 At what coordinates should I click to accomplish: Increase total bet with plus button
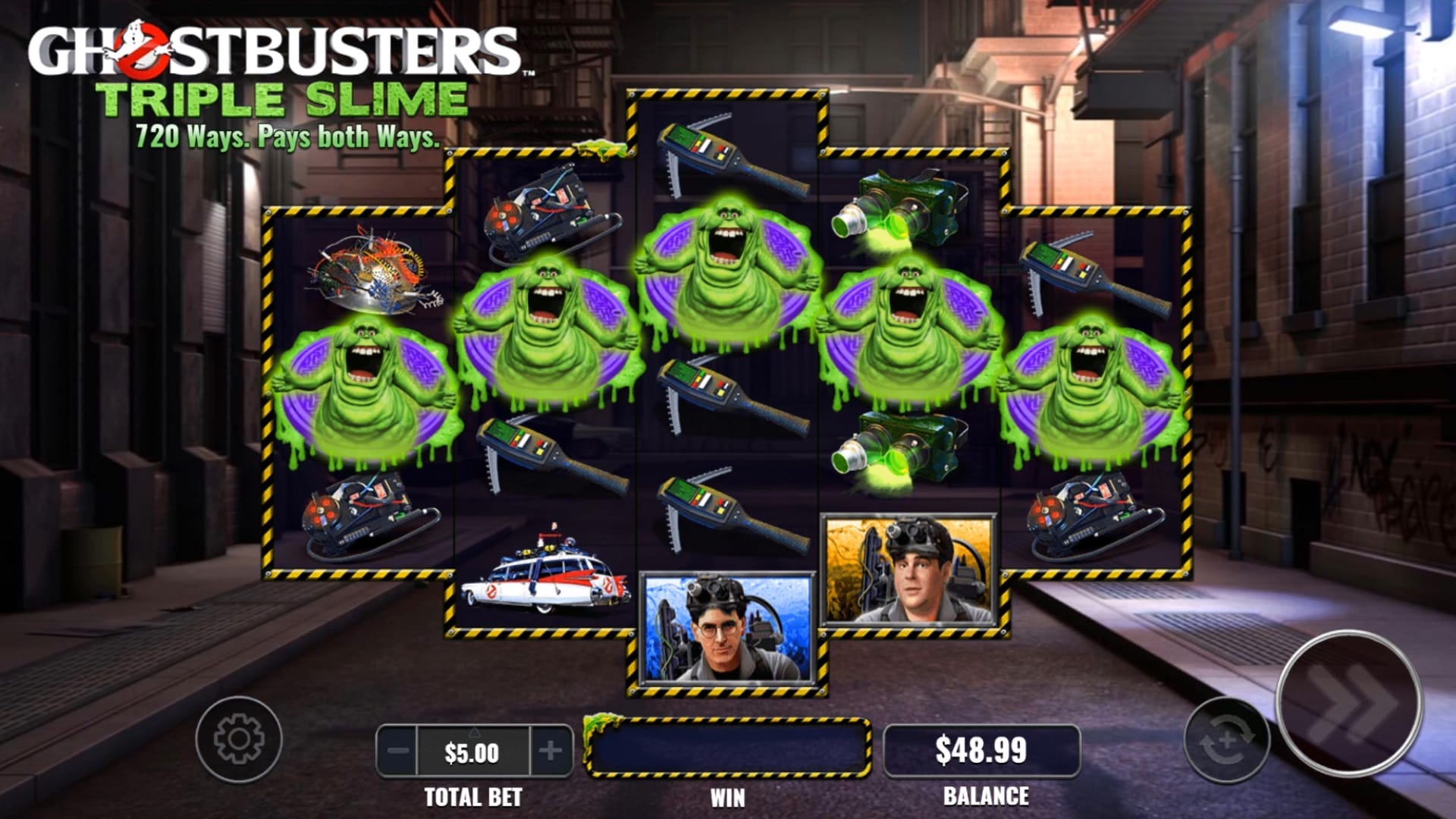pos(551,752)
